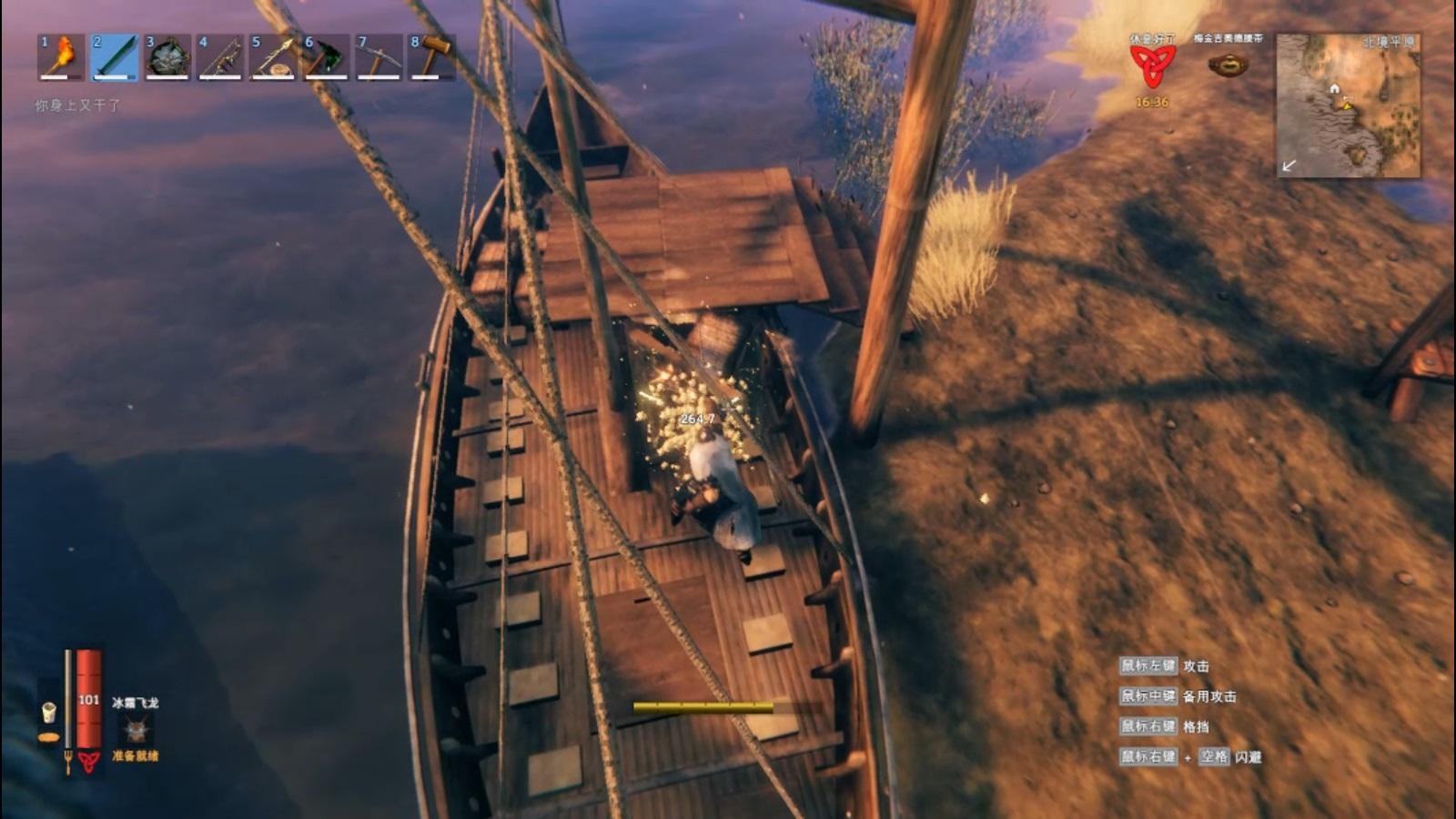
Task: Pick the pickaxe from the hotbar
Action: [x=379, y=57]
